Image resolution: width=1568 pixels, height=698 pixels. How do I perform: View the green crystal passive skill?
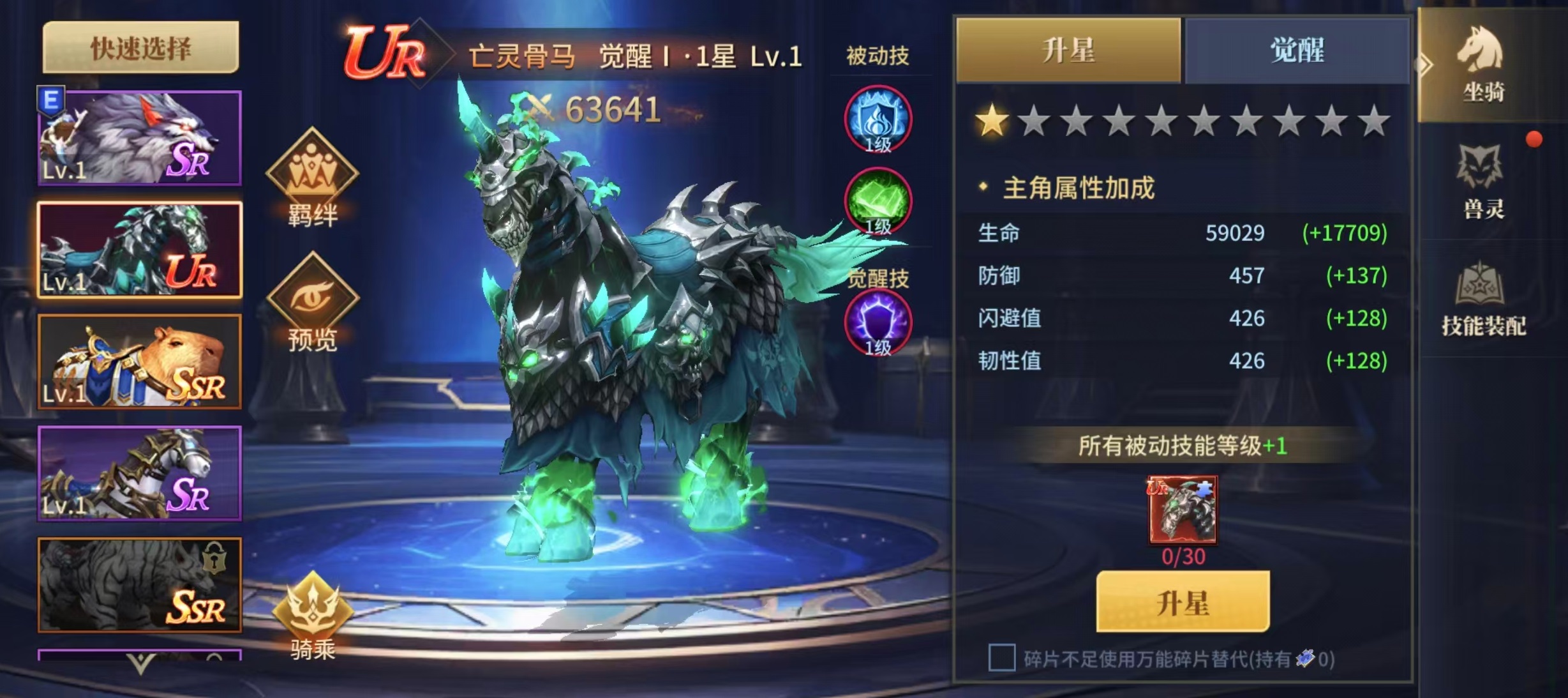[878, 201]
